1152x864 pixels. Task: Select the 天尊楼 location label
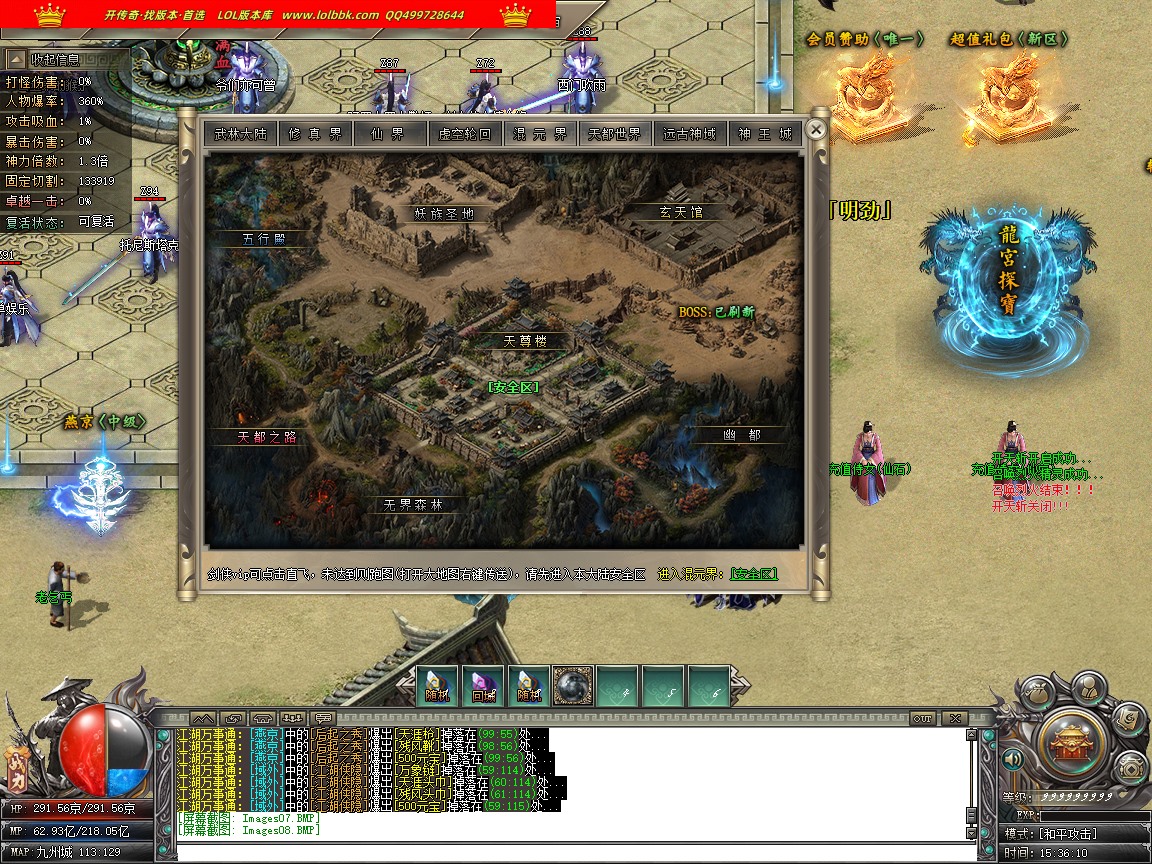[x=524, y=341]
